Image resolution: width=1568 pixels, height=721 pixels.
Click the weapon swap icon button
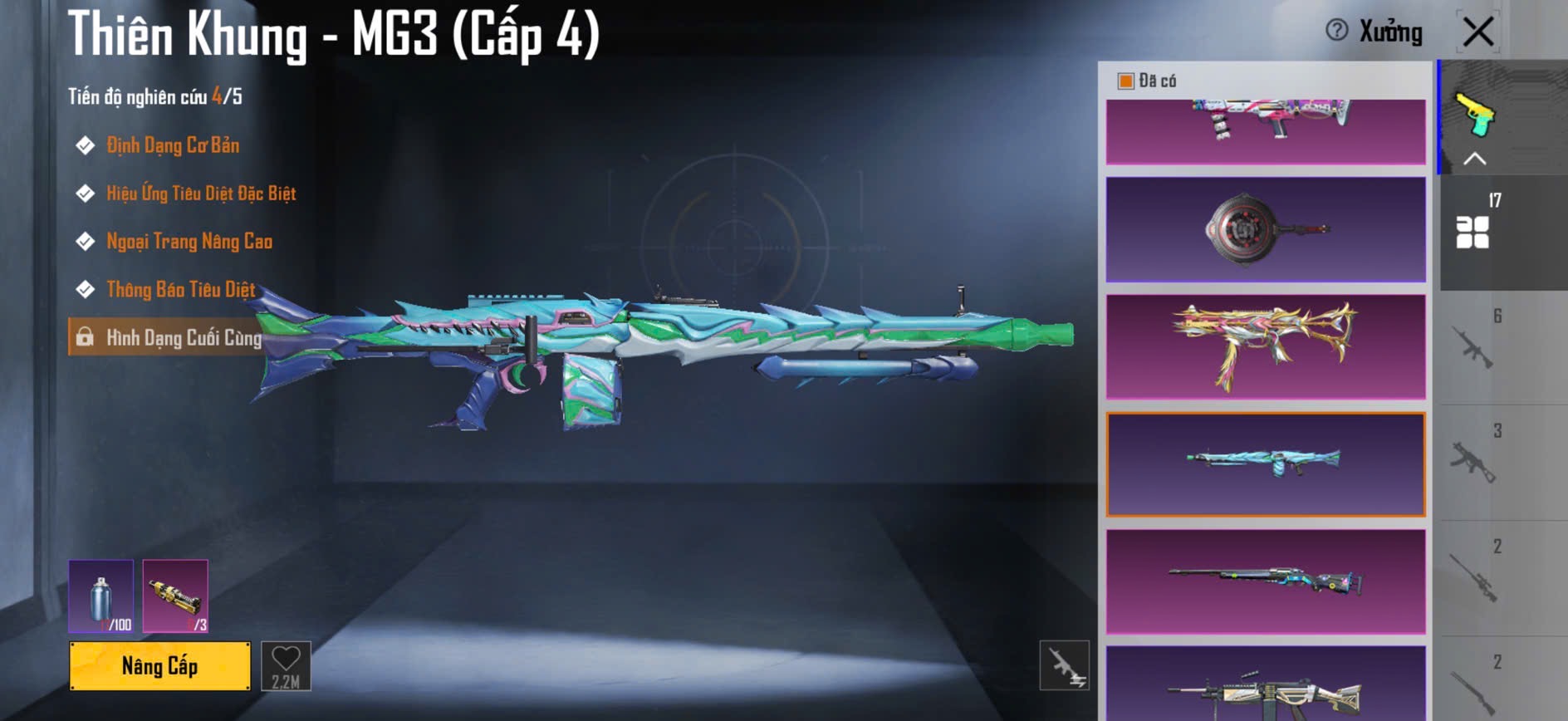(x=1064, y=665)
